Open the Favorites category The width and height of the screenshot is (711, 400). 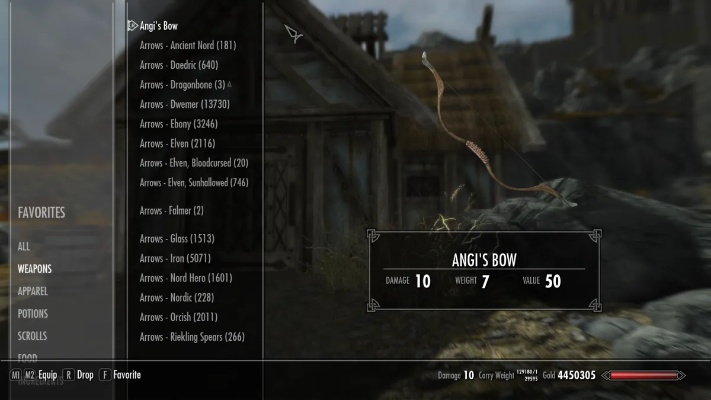coord(41,213)
